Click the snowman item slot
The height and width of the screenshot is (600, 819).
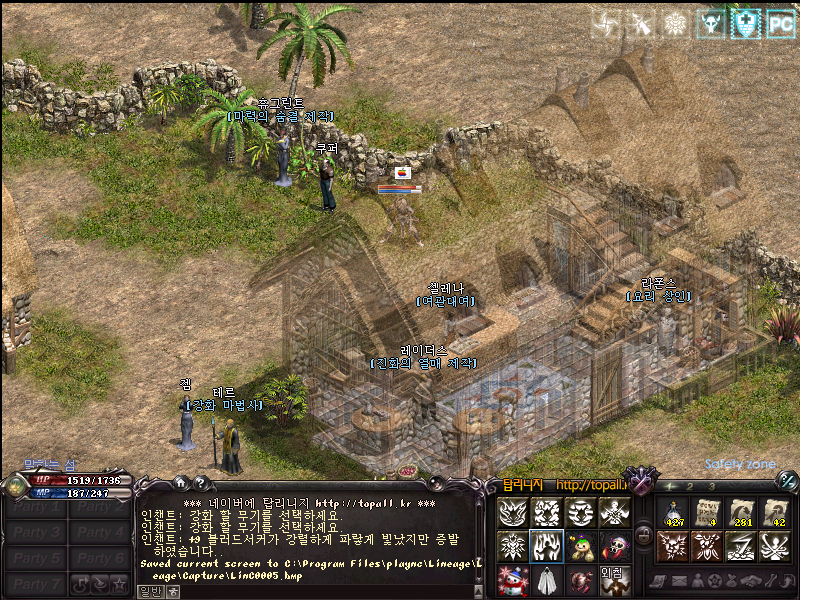[513, 580]
